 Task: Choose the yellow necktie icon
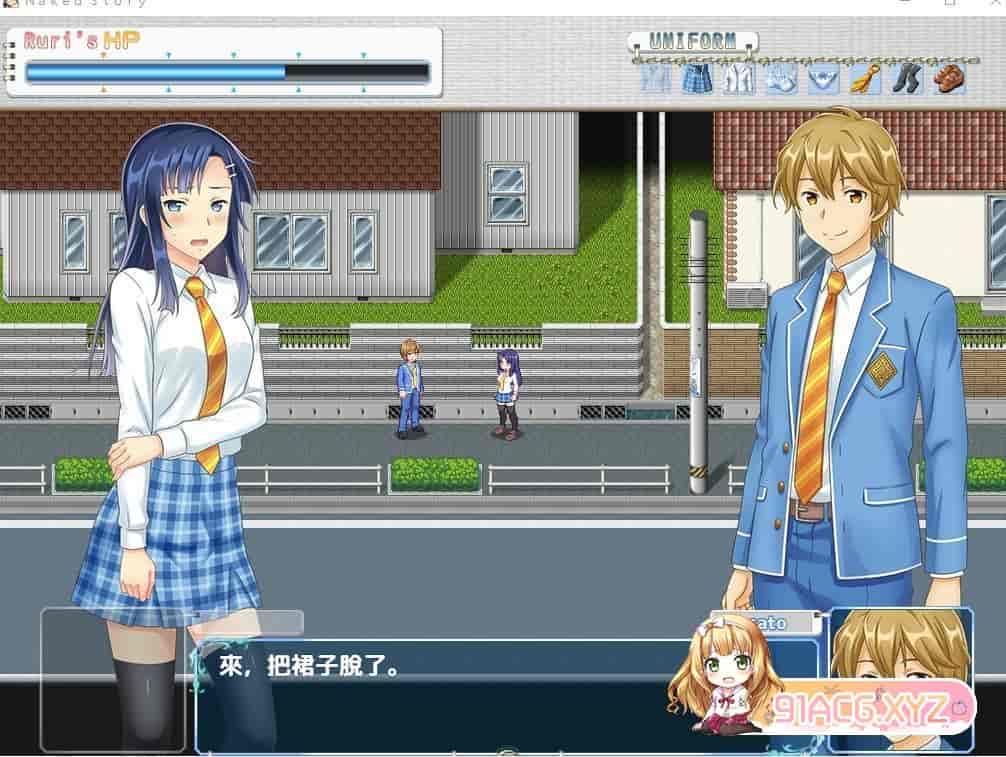(x=865, y=78)
